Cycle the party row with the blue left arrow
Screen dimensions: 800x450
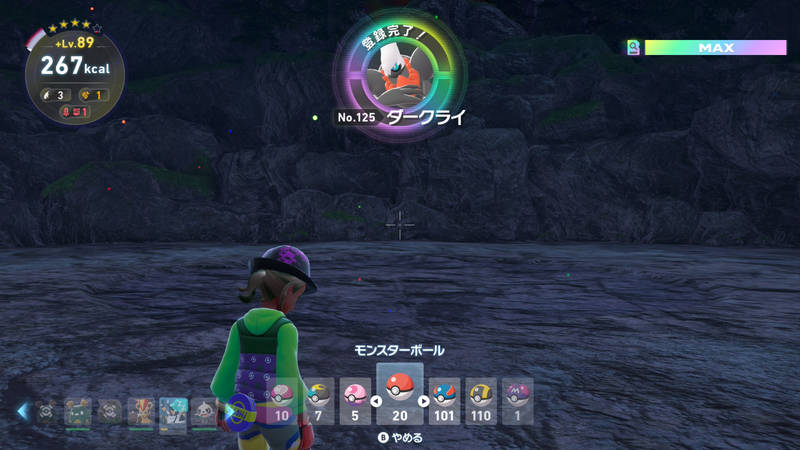(x=22, y=410)
